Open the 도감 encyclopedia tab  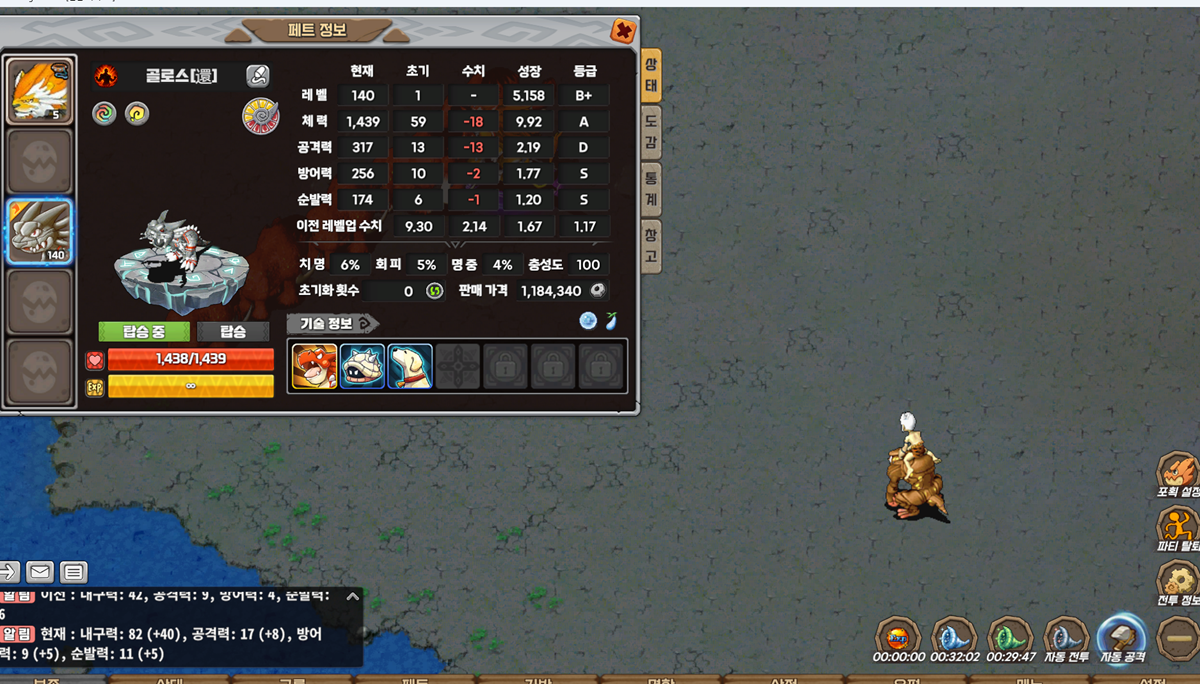click(651, 132)
